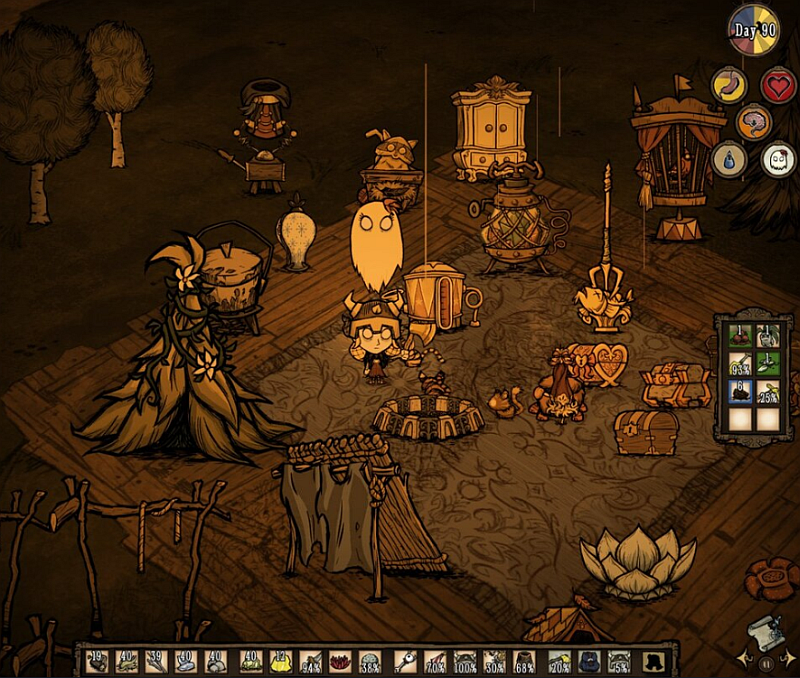Select the red flower in the inventory bar

[340, 661]
